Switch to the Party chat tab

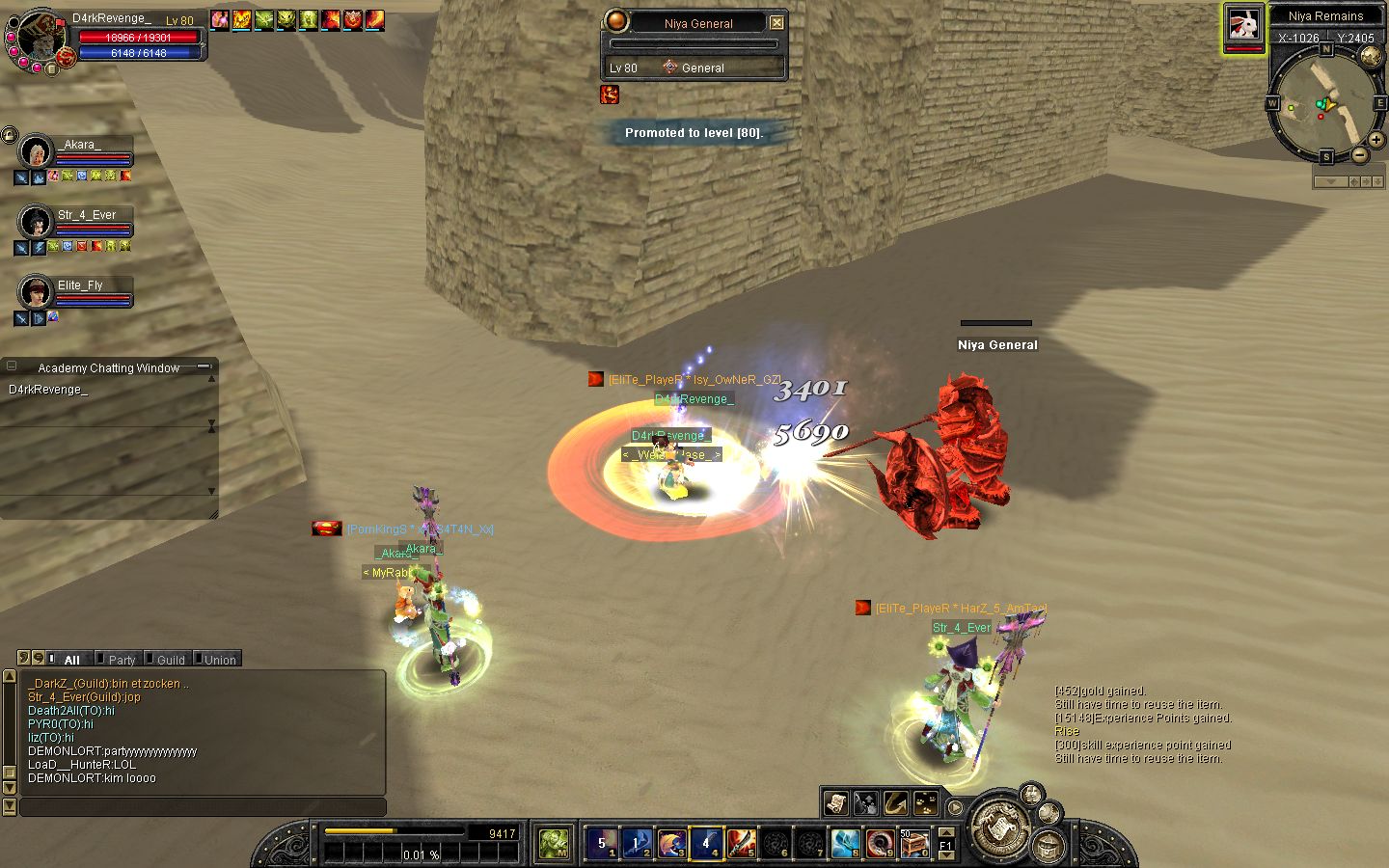(122, 660)
